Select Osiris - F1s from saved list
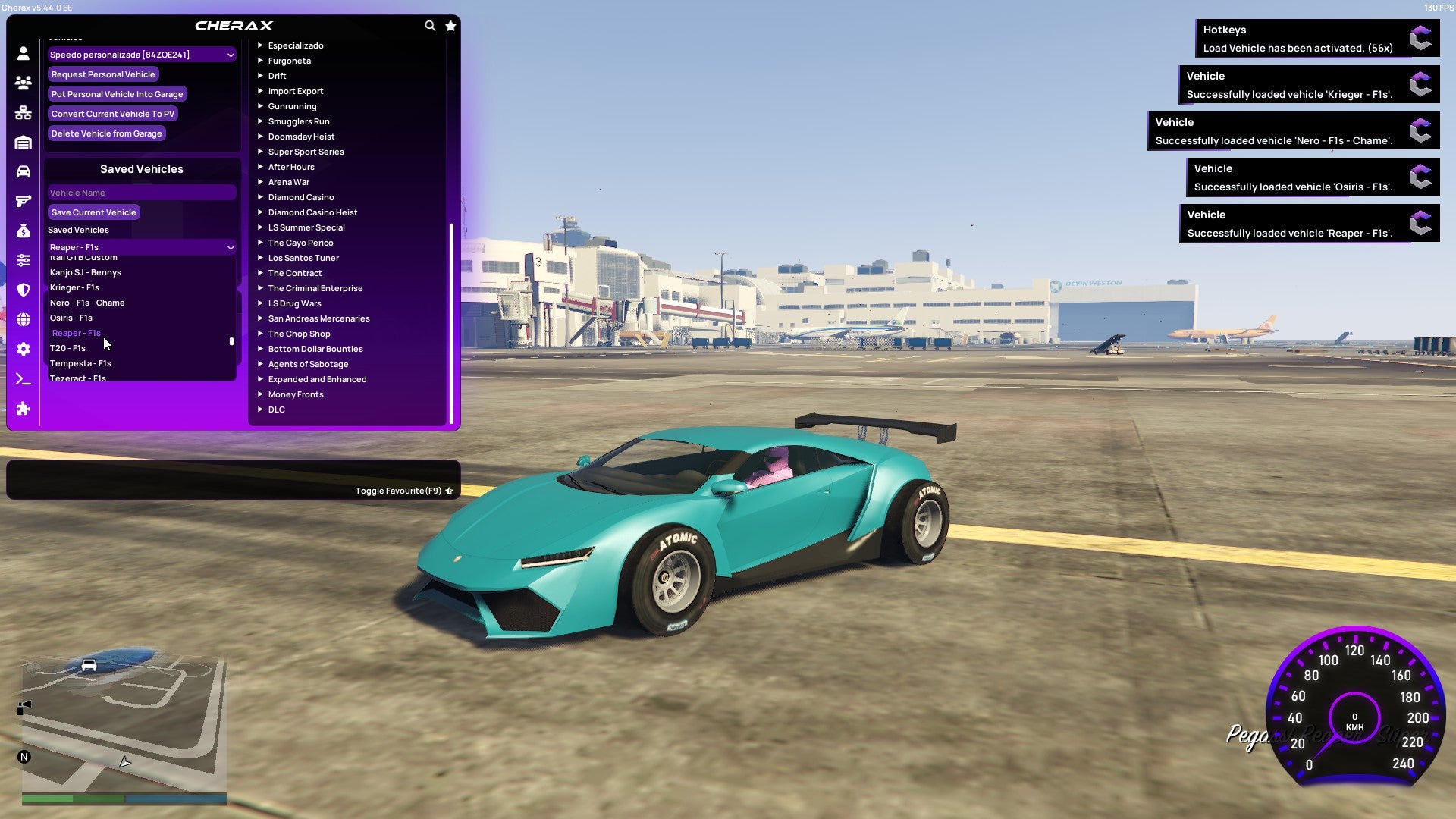1456x819 pixels. click(71, 318)
